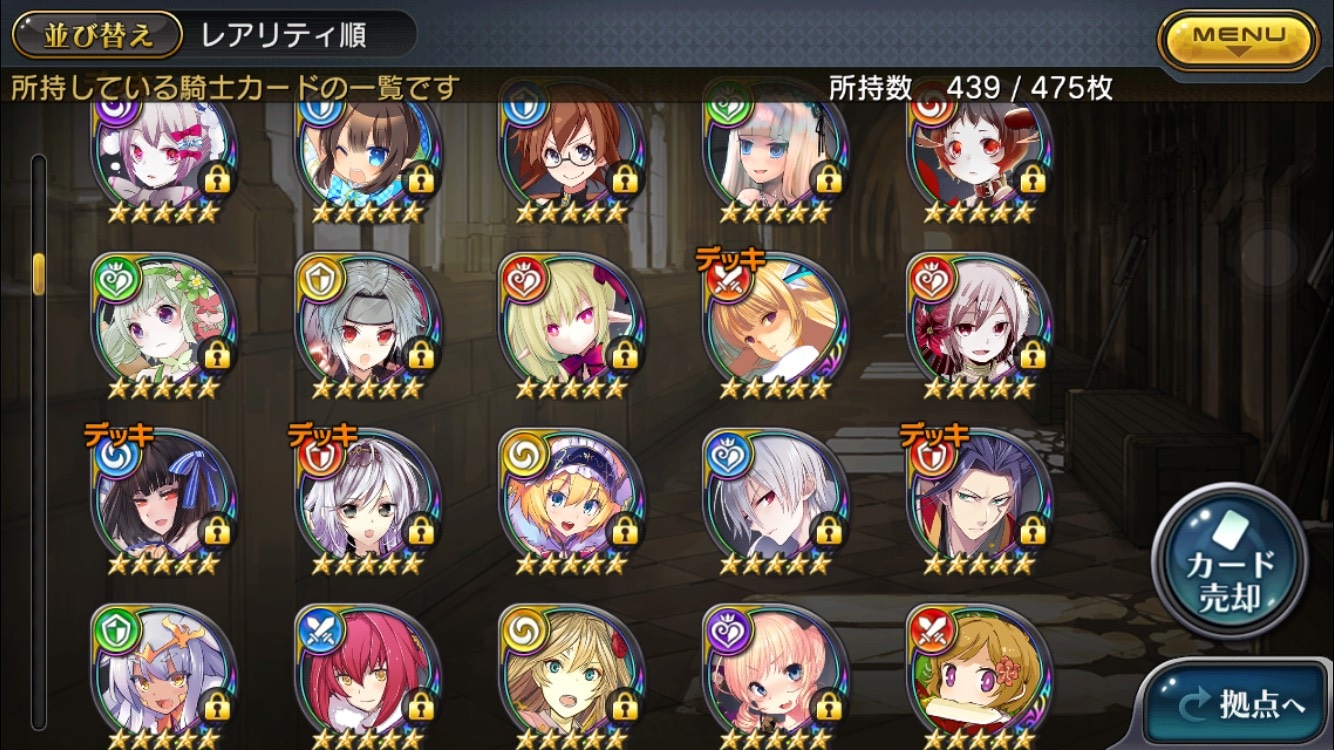Click the card list scrollbar handle
Screen dimensions: 1334x750
(x=39, y=273)
